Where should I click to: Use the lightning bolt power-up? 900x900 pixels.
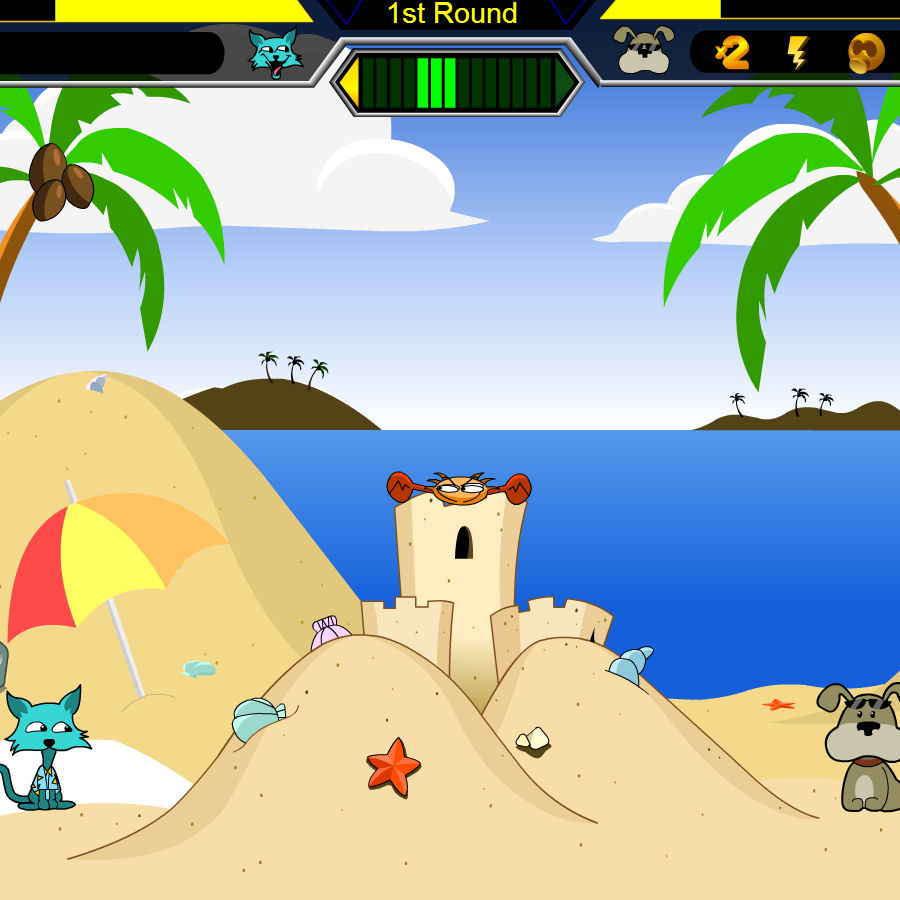click(797, 52)
